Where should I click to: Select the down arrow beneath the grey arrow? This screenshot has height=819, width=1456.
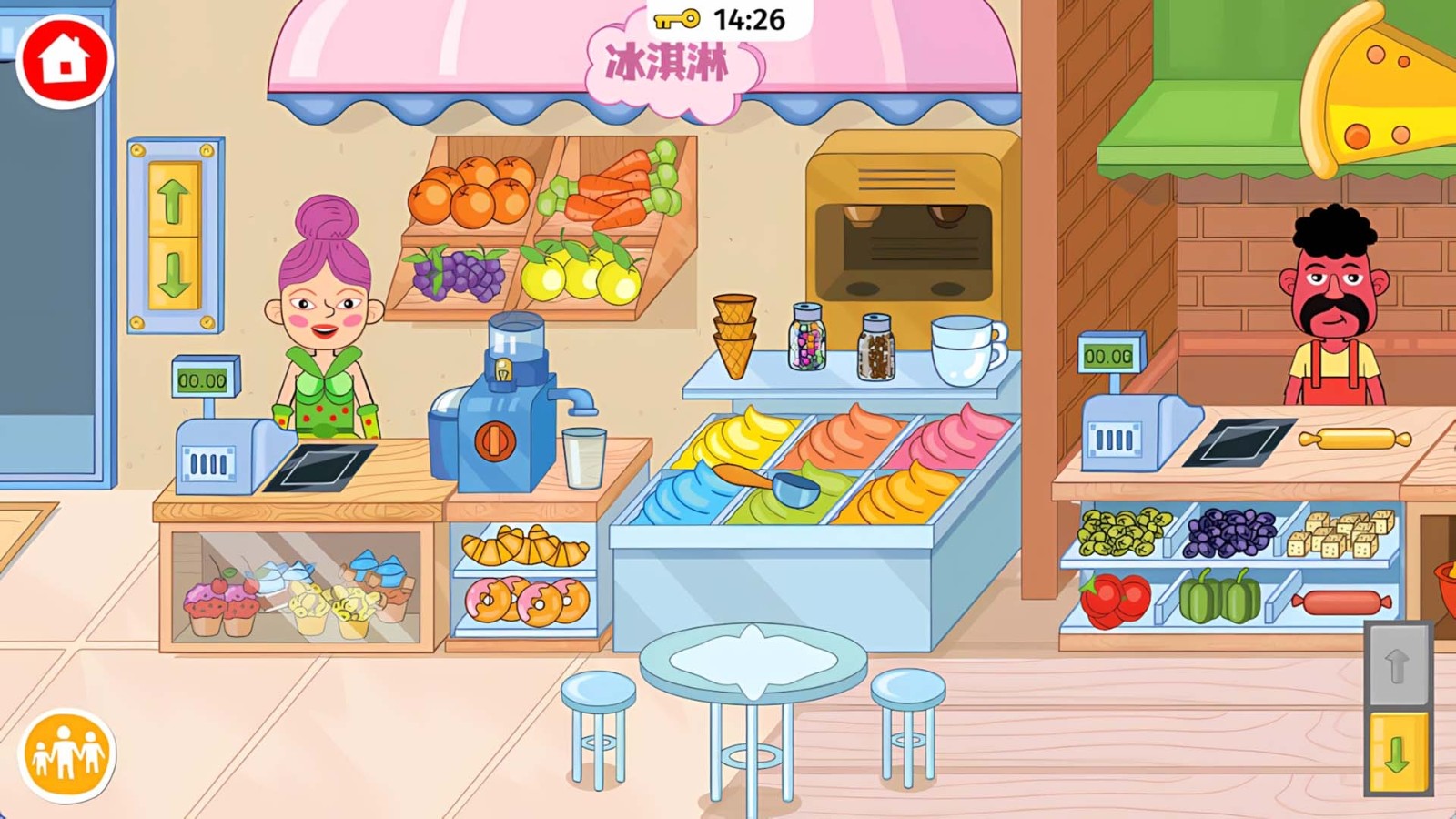(x=1398, y=752)
